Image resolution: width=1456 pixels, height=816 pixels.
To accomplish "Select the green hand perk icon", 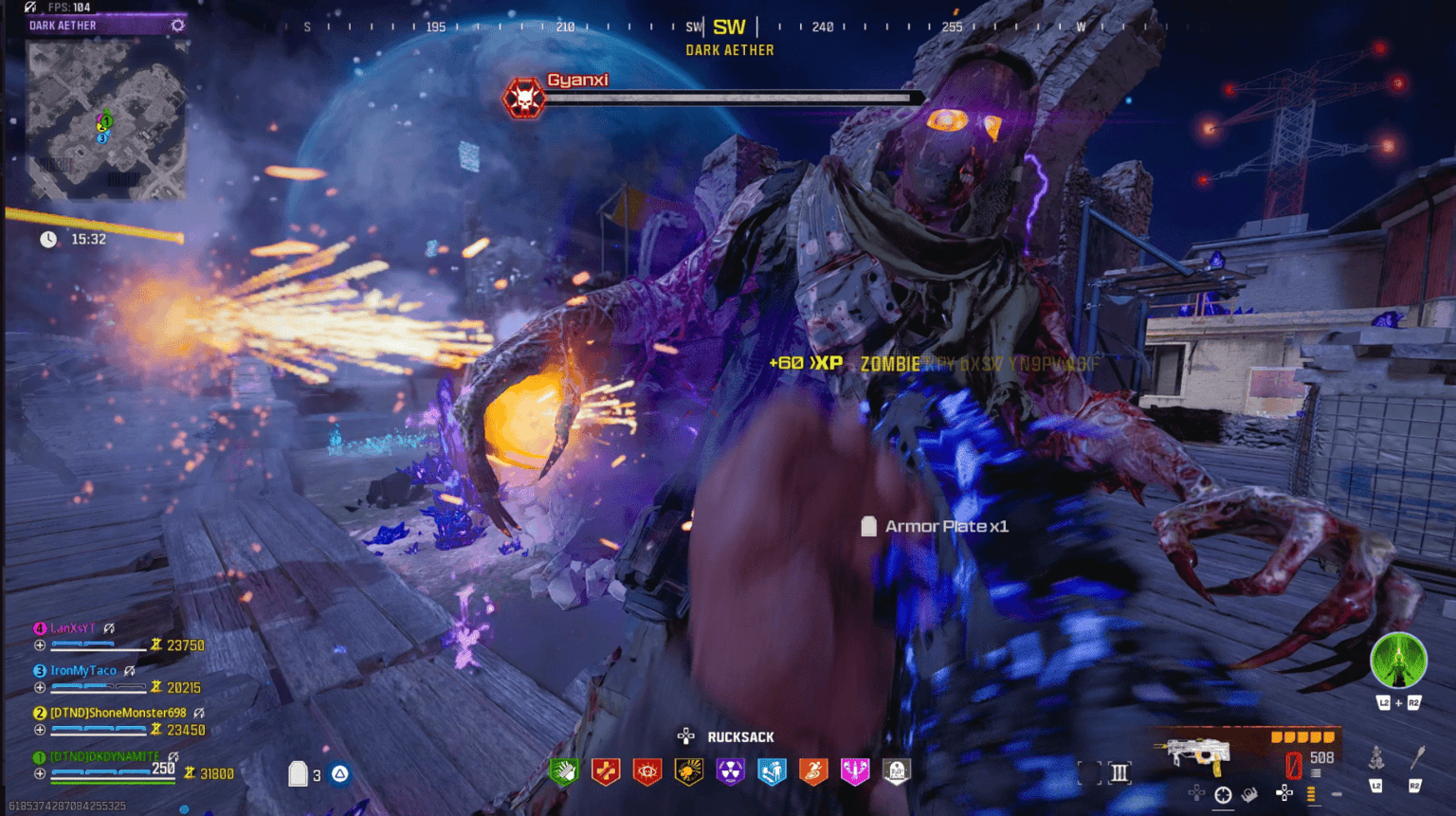I will 565,771.
